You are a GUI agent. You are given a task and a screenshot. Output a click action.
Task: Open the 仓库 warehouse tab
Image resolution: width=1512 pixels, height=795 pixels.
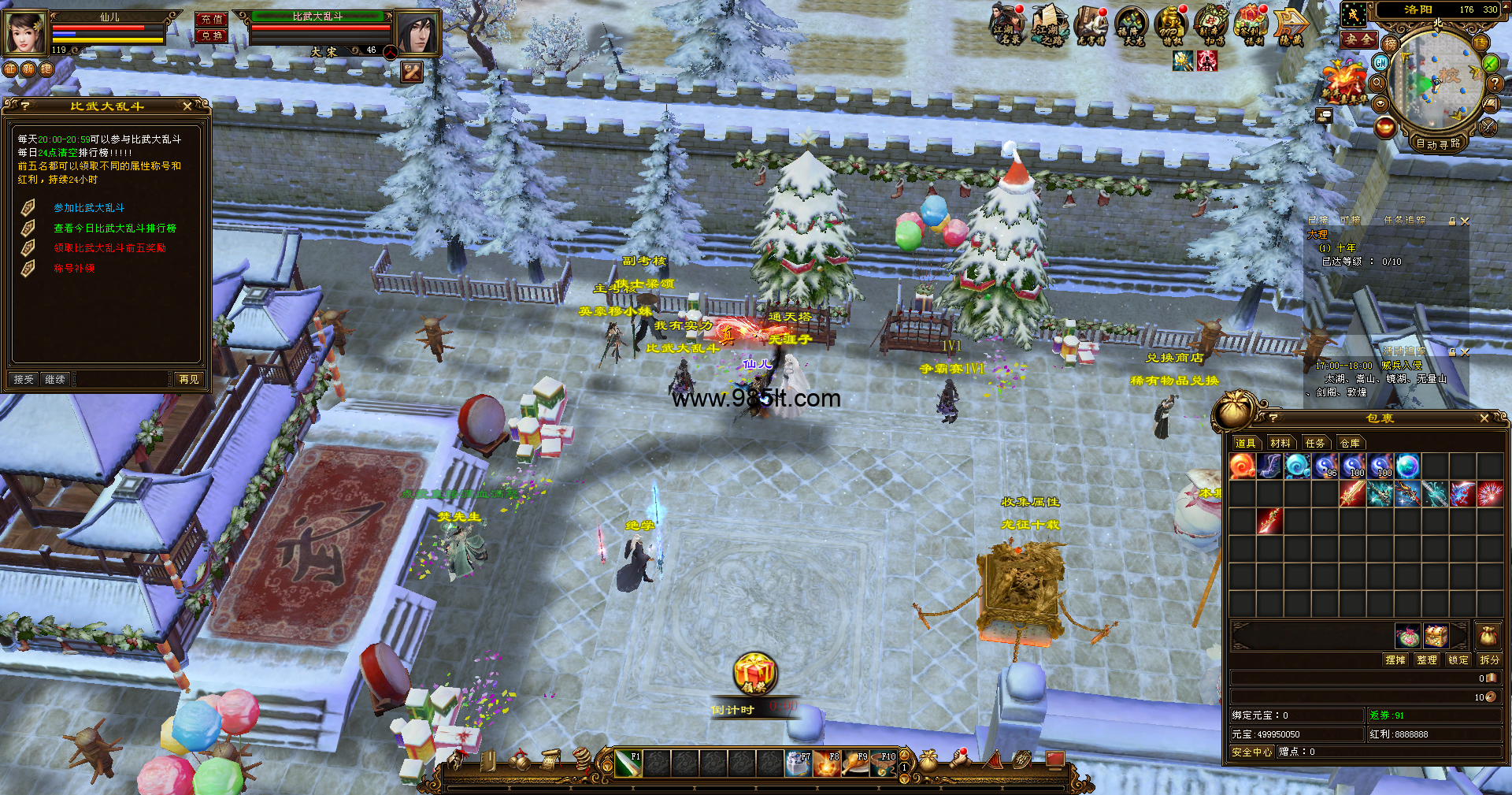coord(1350,444)
